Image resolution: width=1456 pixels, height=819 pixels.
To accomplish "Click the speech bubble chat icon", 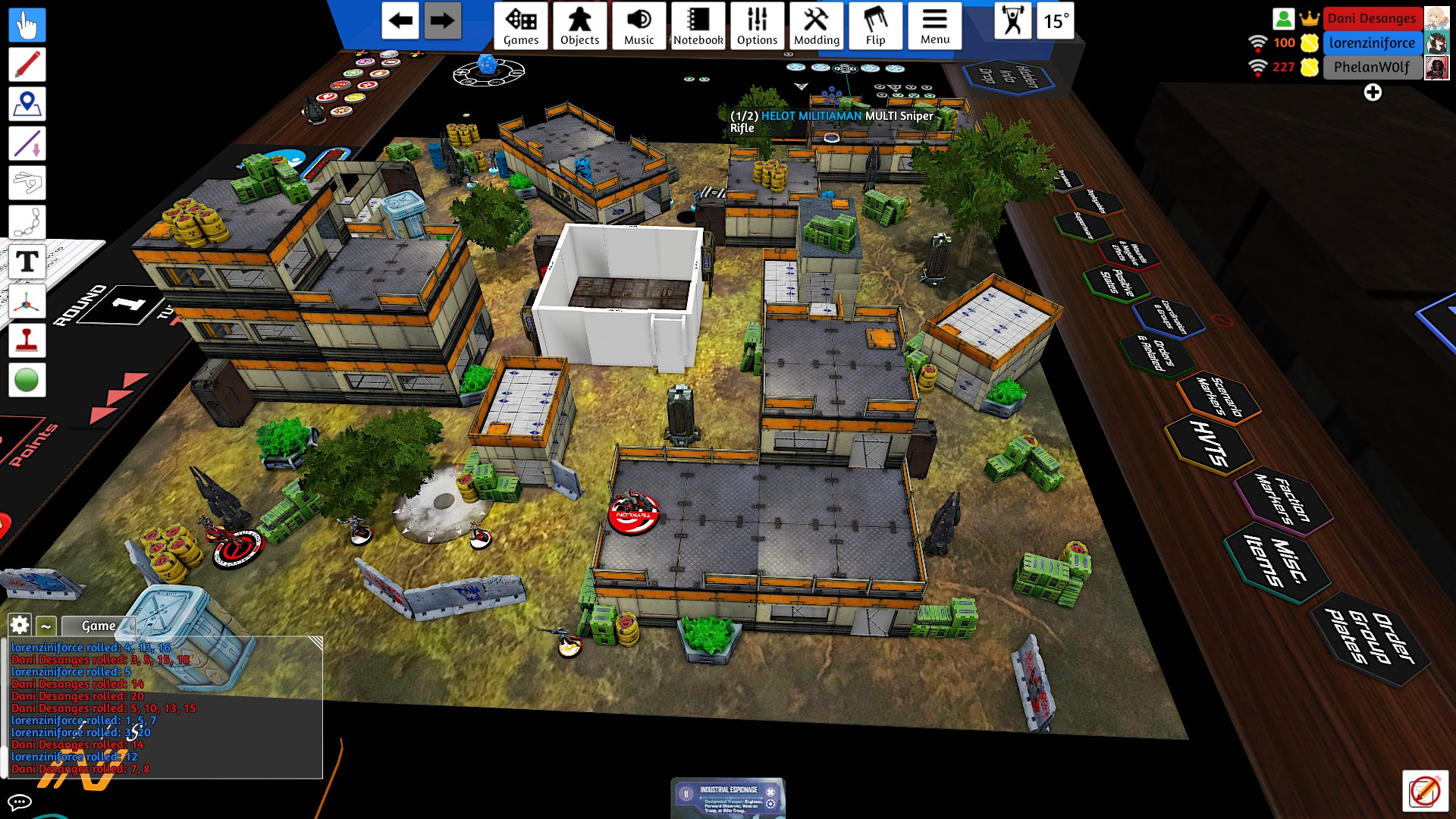I will [19, 802].
